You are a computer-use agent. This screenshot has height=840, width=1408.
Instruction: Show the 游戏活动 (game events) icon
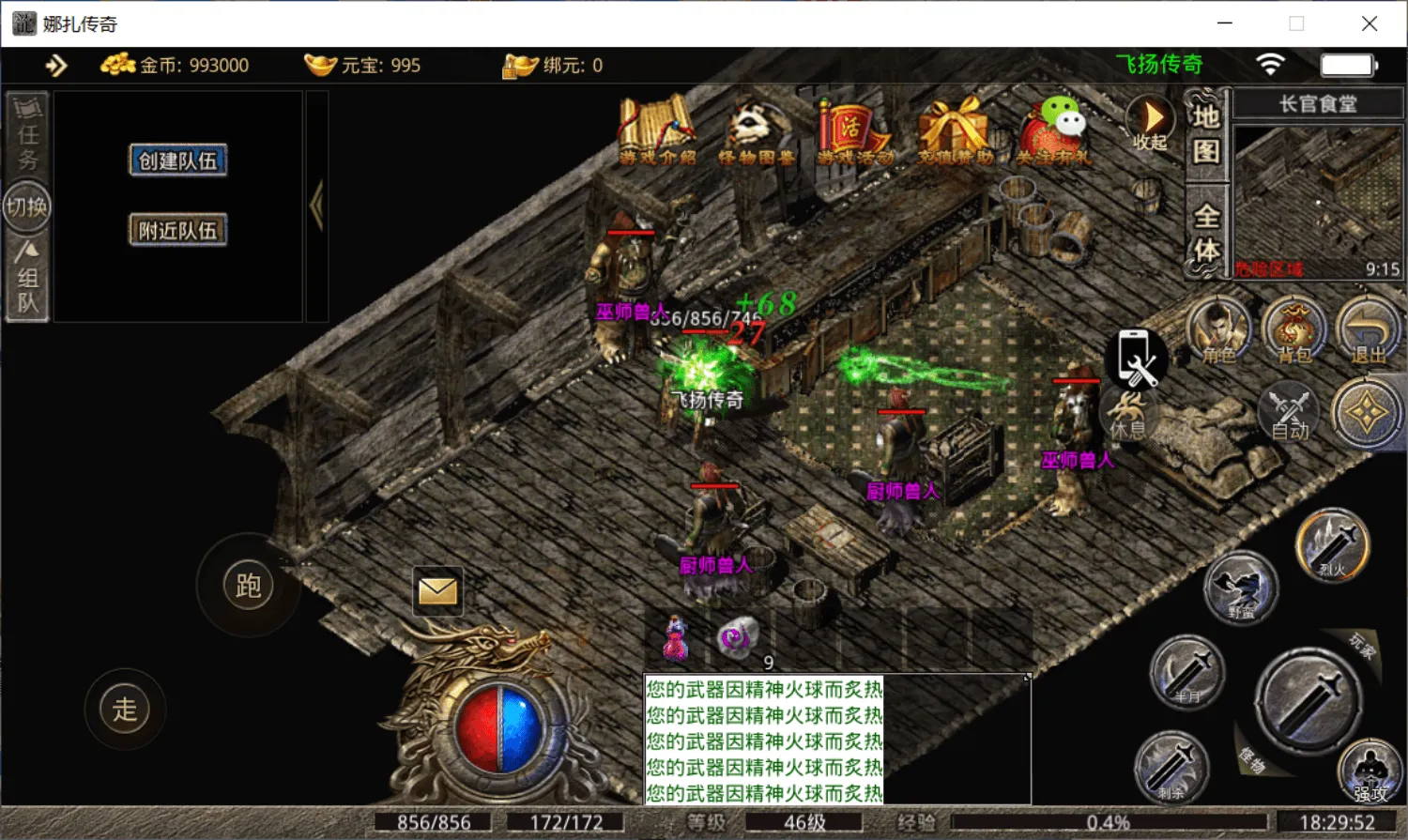coord(854,131)
